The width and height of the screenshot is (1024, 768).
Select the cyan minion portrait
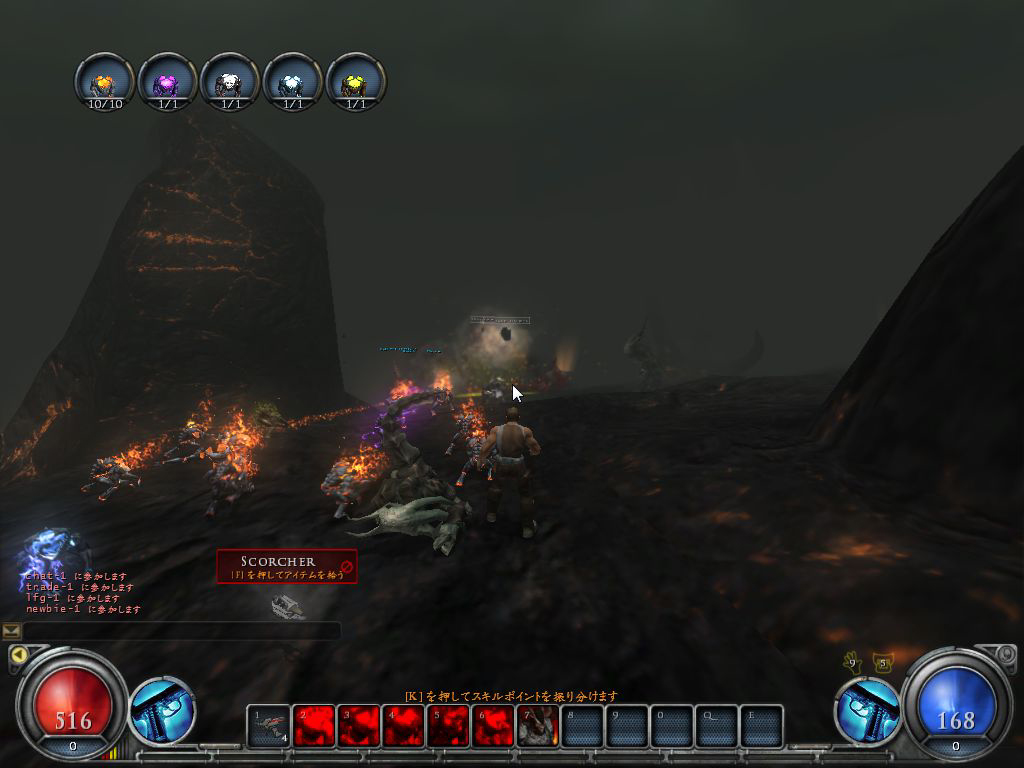(292, 82)
